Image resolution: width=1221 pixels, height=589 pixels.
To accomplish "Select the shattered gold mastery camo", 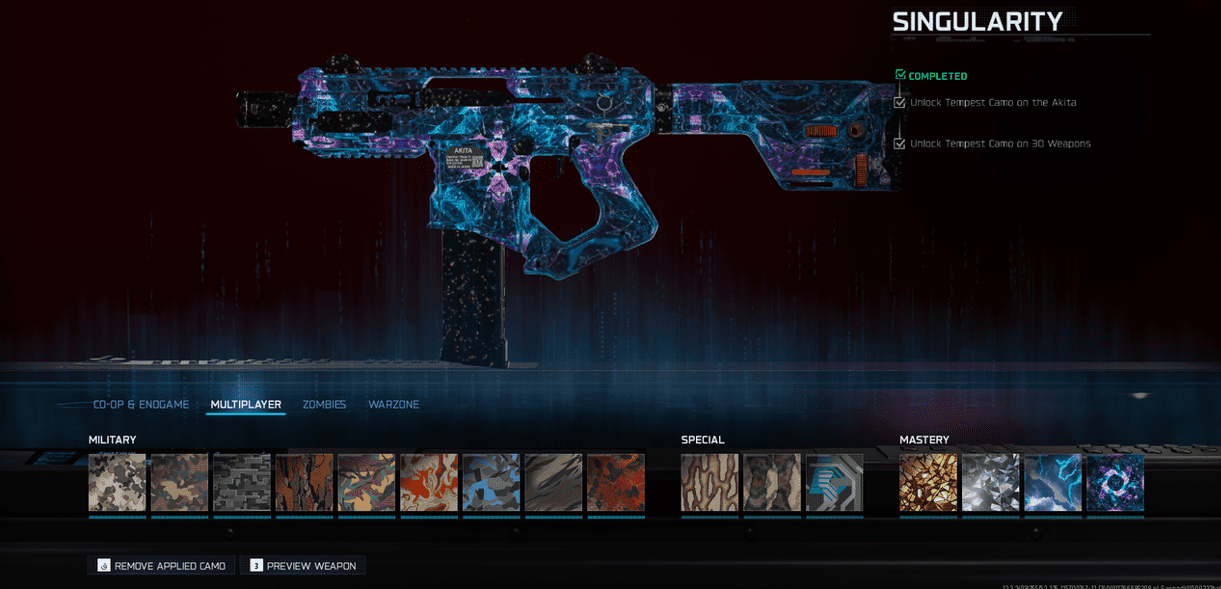I will [928, 483].
